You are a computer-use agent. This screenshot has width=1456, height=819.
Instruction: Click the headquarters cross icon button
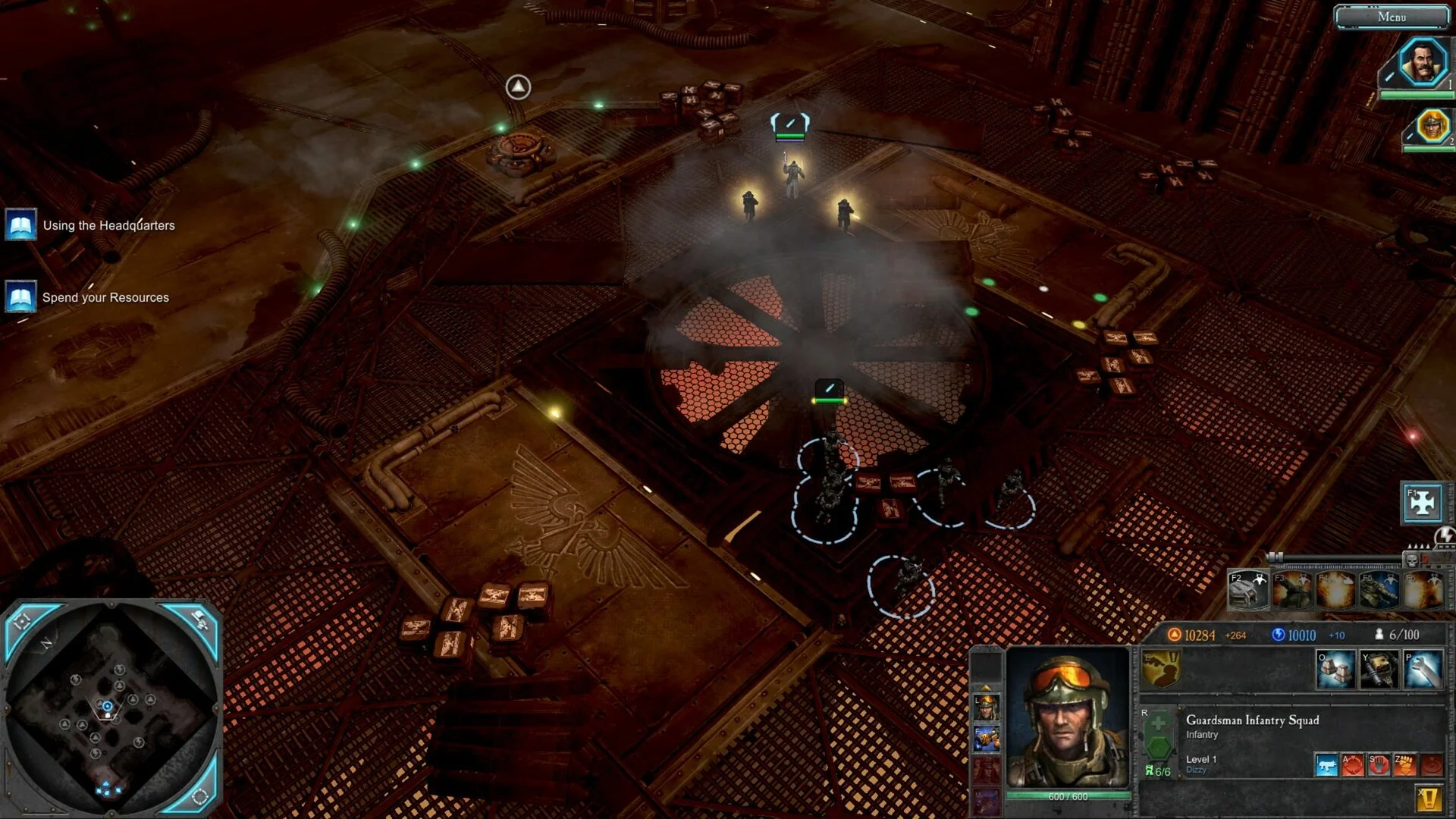tap(1422, 503)
